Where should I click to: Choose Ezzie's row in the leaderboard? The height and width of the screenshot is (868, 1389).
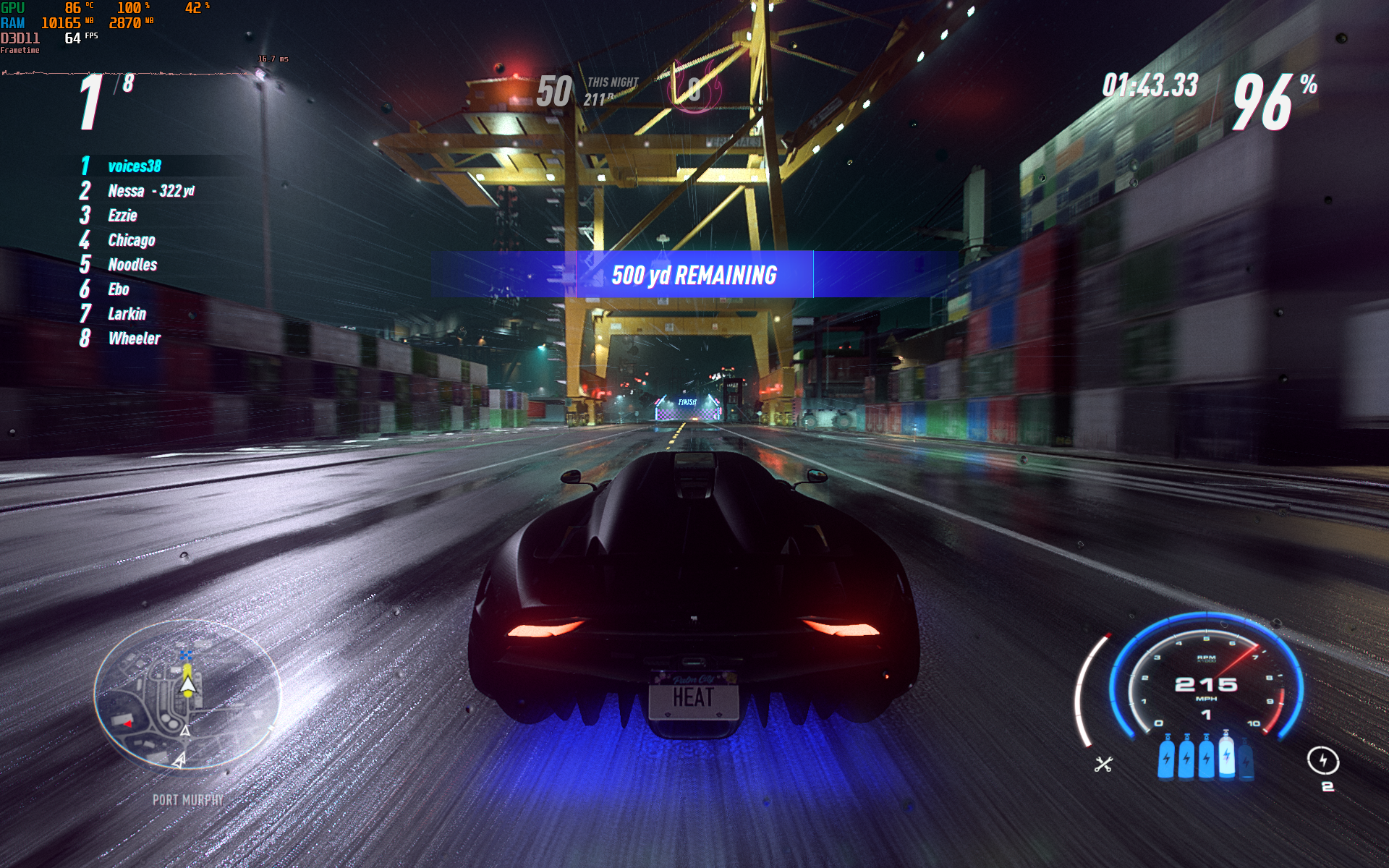point(122,216)
